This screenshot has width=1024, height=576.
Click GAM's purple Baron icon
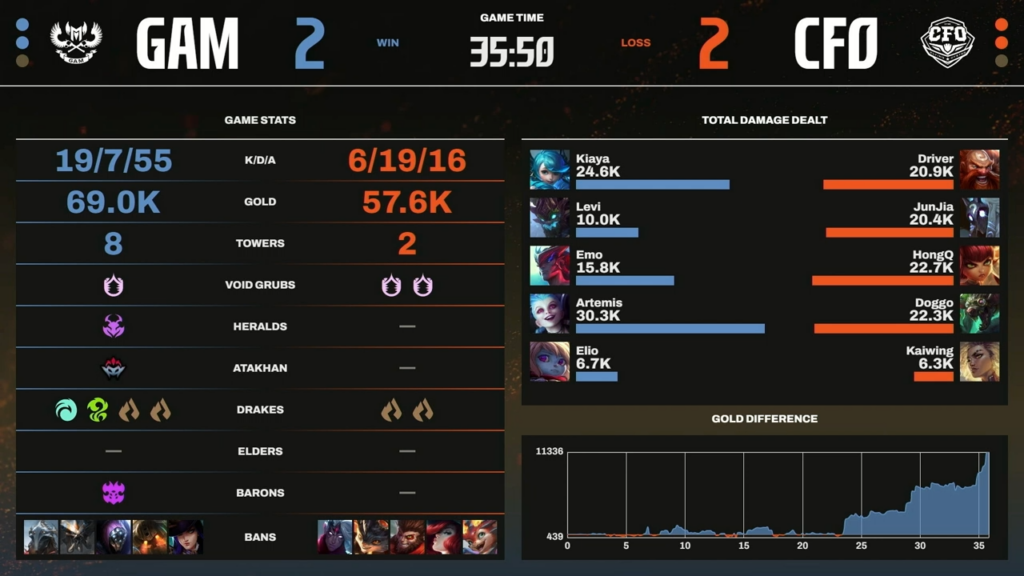tap(113, 493)
